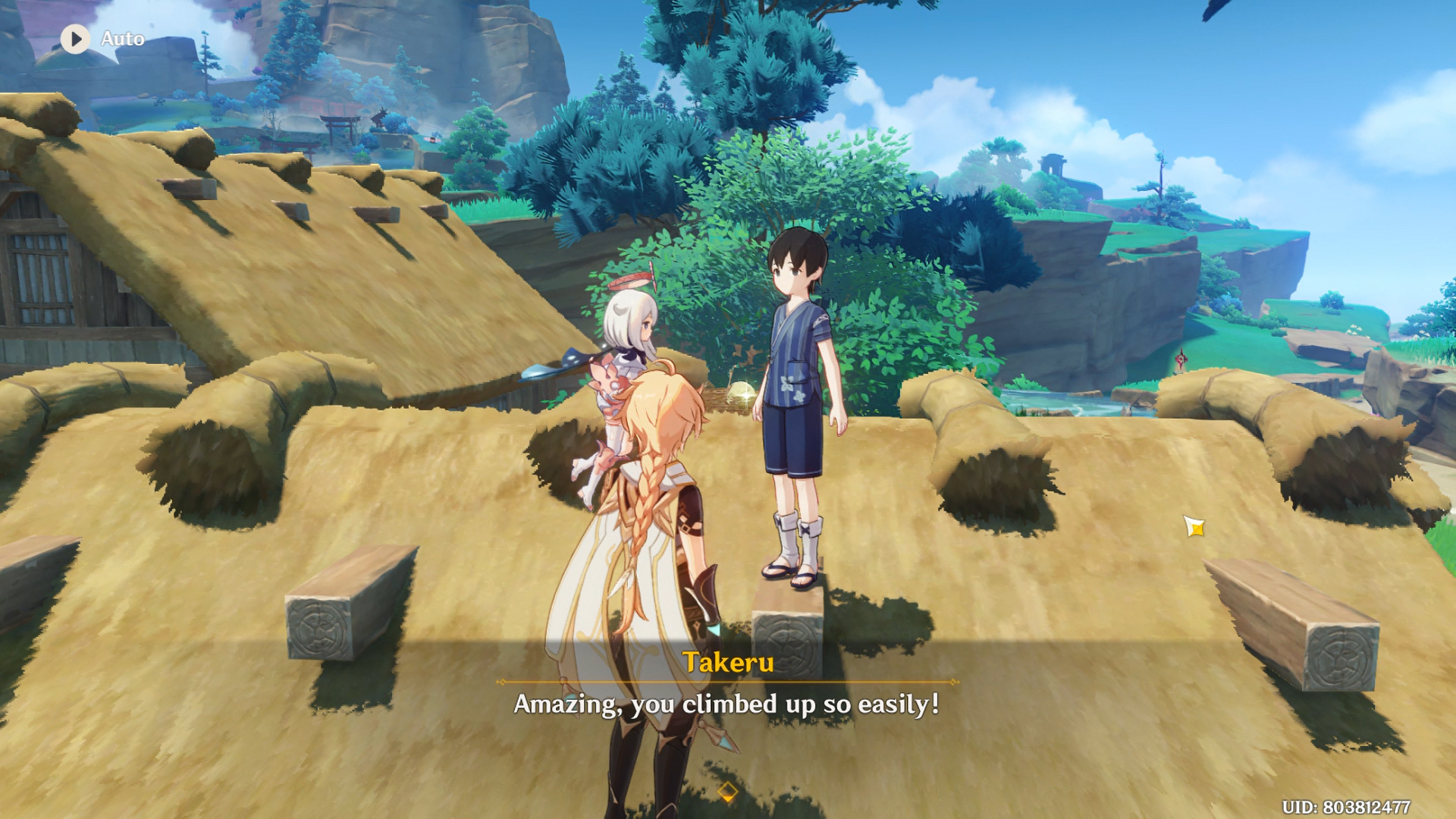Click the diamond continue-dialogue indicator
This screenshot has width=1456, height=819.
click(x=727, y=792)
